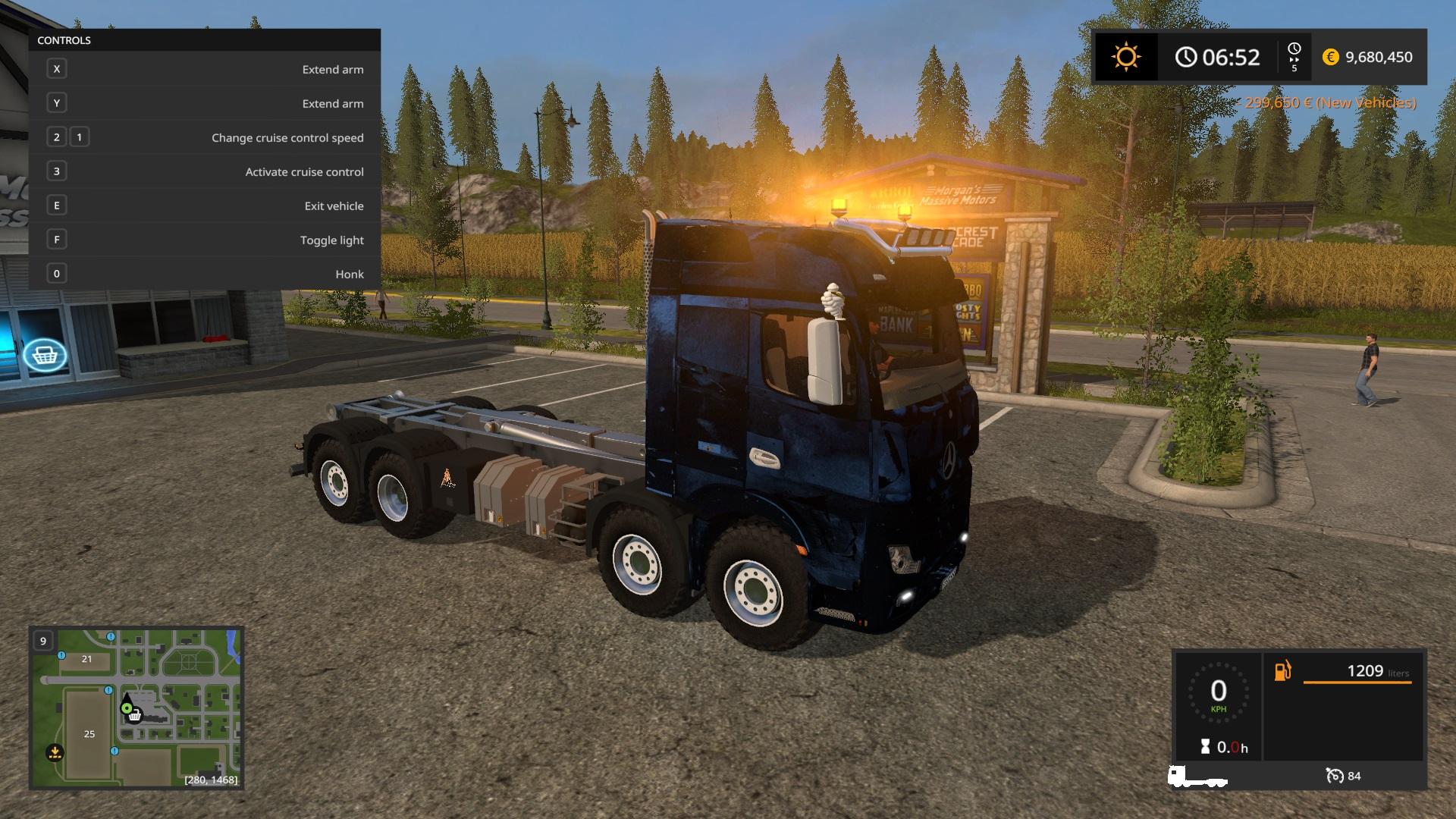This screenshot has width=1456, height=819.
Task: Click the euro coin money icon
Action: coord(1330,57)
